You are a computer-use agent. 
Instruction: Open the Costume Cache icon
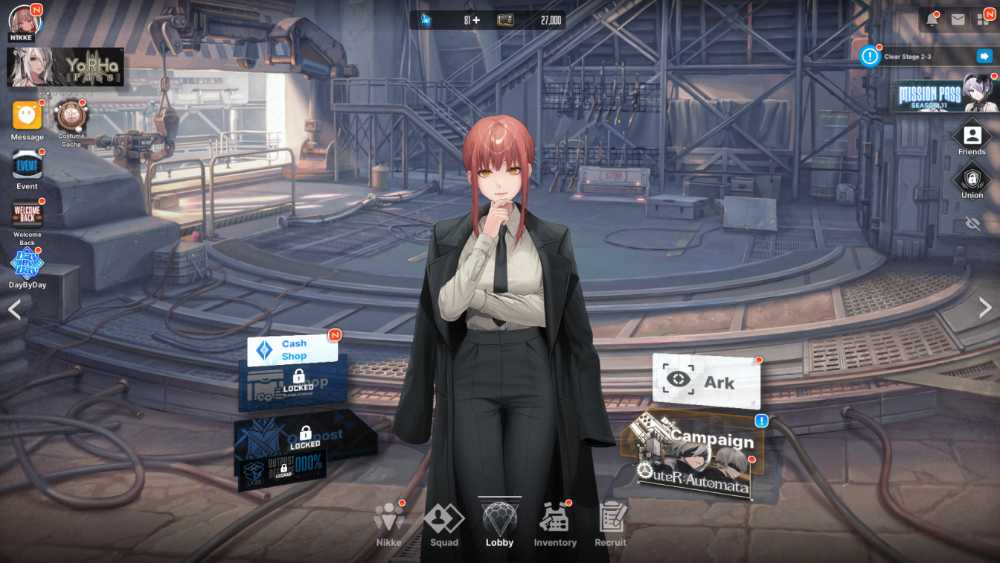coord(70,118)
